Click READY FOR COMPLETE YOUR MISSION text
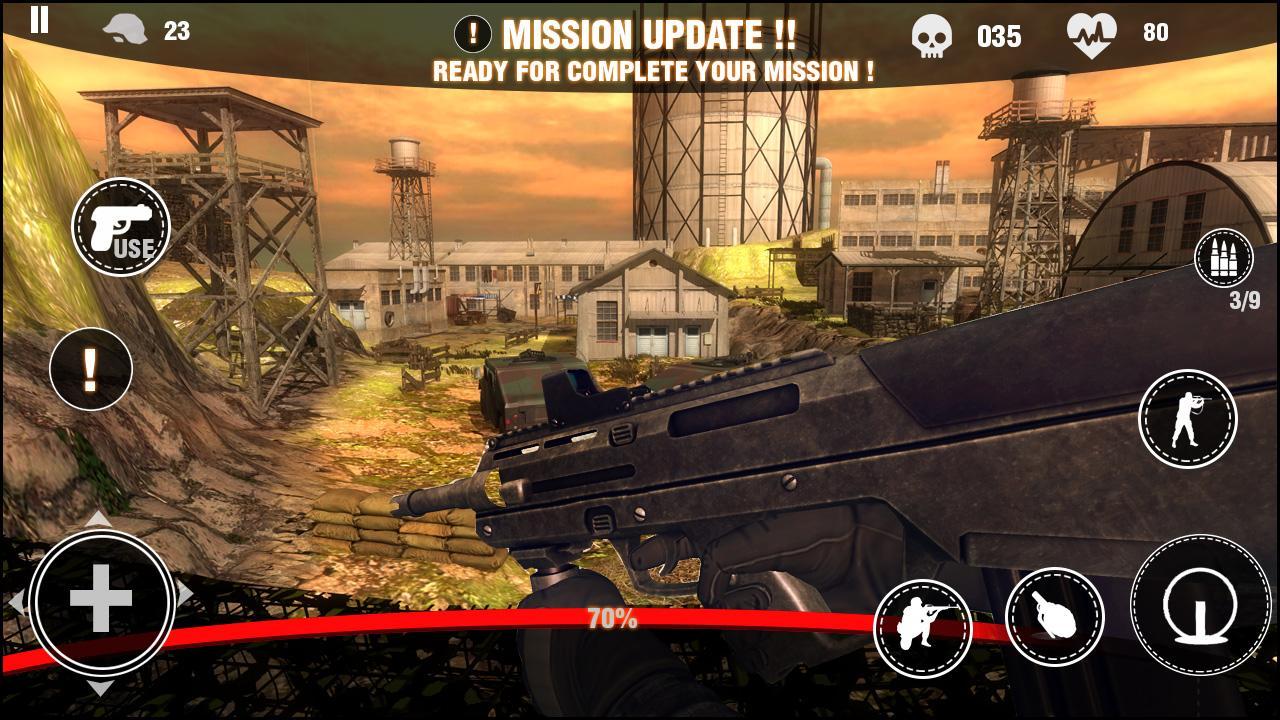 [x=653, y=70]
